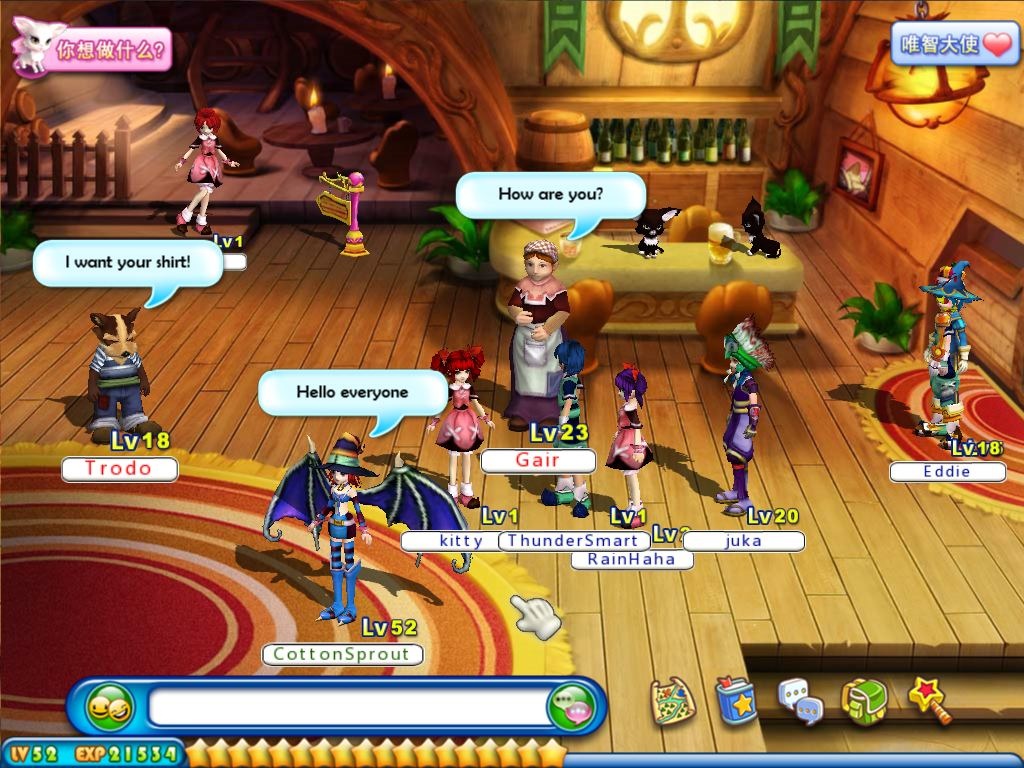Select player RainHaha's name tag

coord(632,559)
